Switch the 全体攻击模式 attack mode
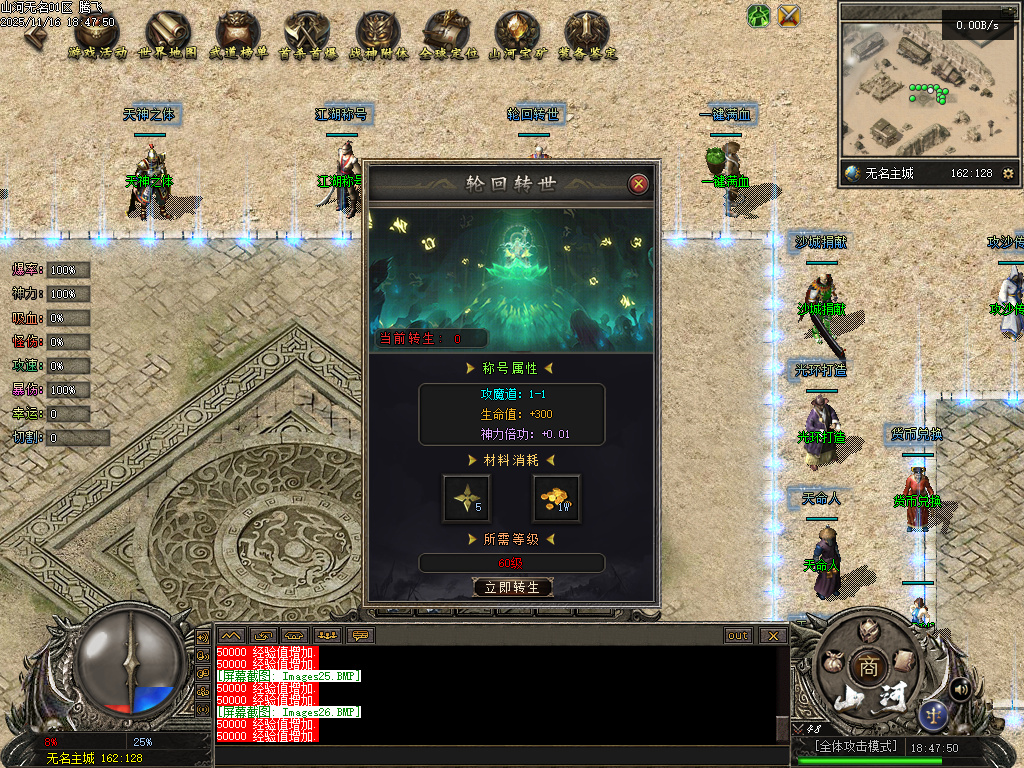The width and height of the screenshot is (1024, 768). click(x=849, y=747)
